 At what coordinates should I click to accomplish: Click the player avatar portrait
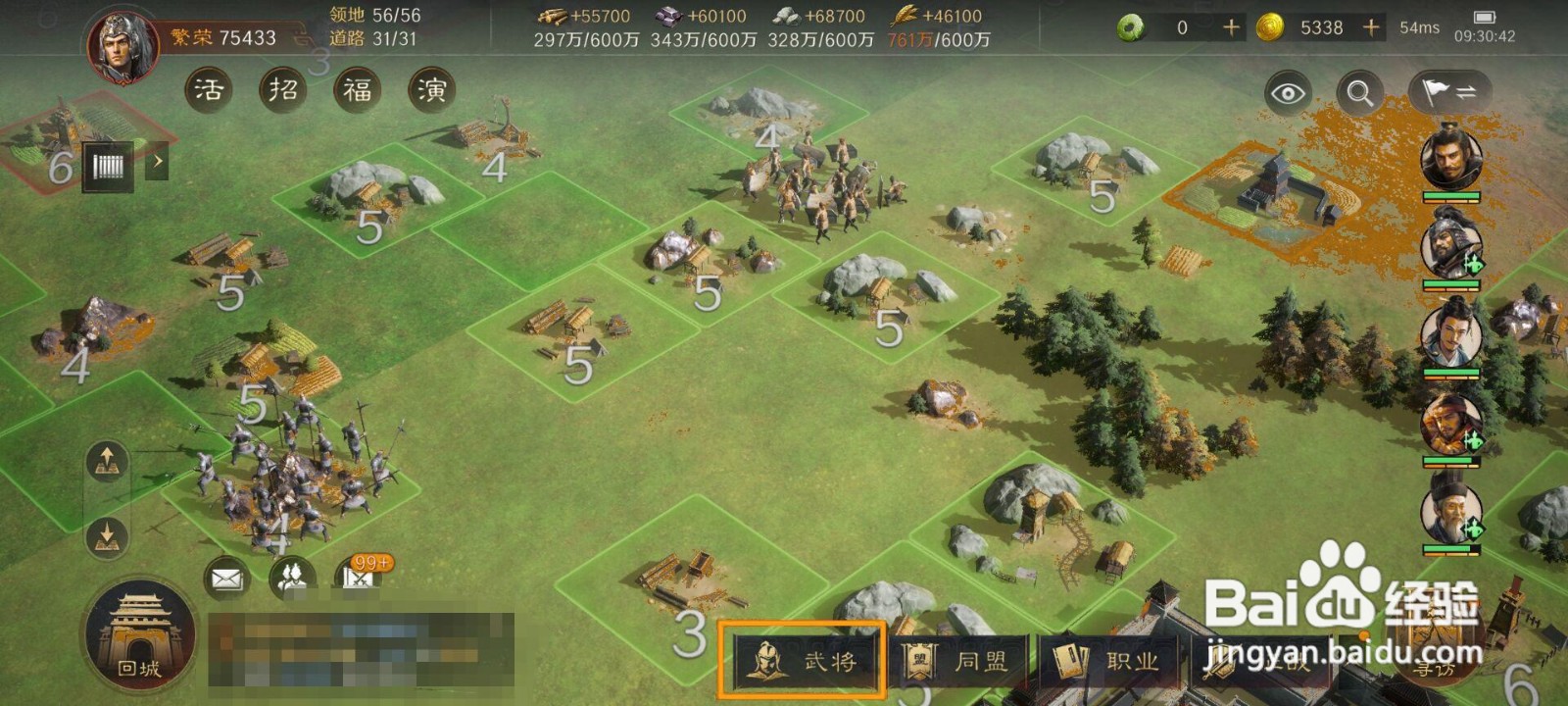tap(123, 45)
